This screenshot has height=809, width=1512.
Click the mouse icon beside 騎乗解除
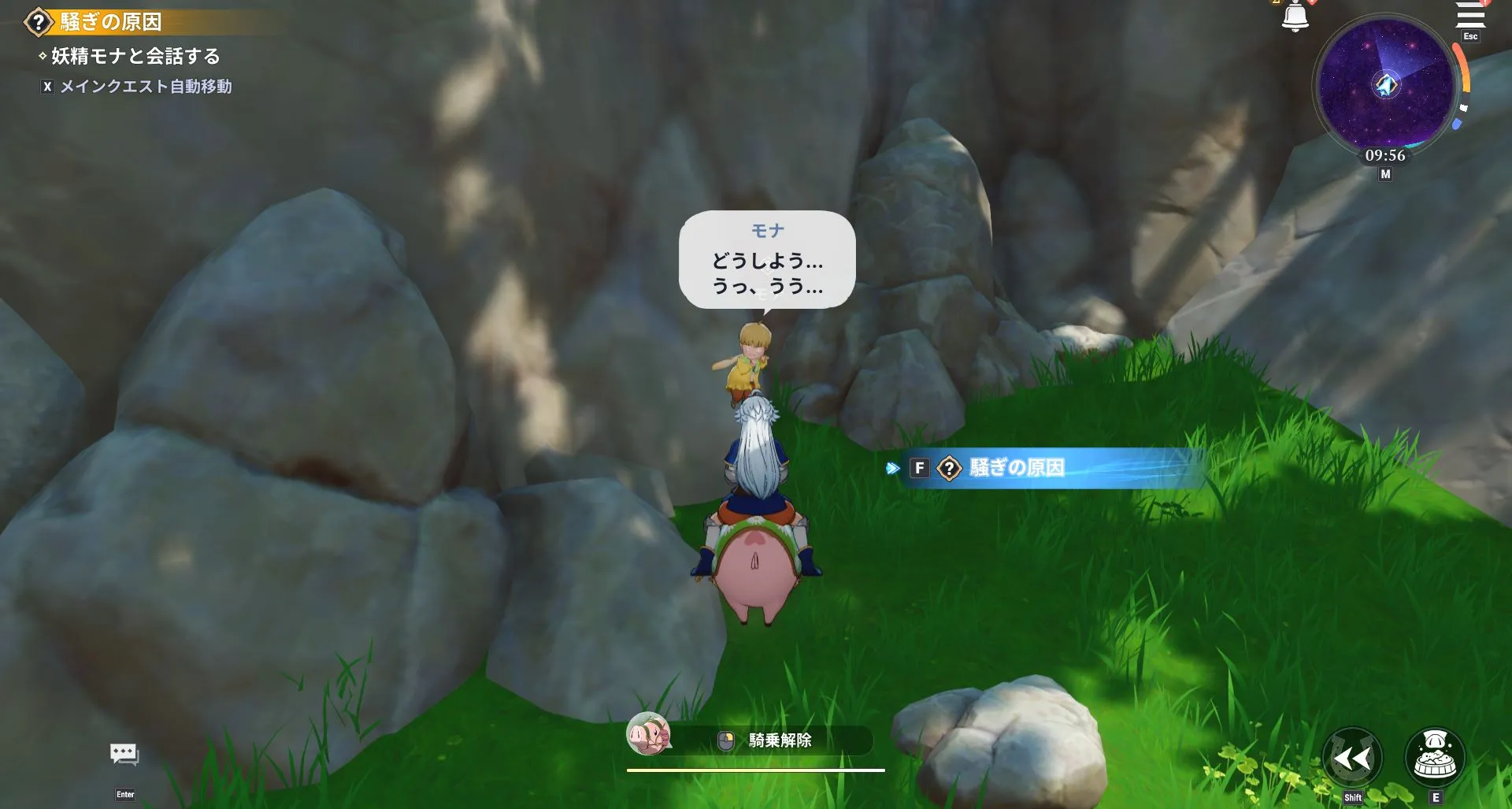click(x=725, y=741)
